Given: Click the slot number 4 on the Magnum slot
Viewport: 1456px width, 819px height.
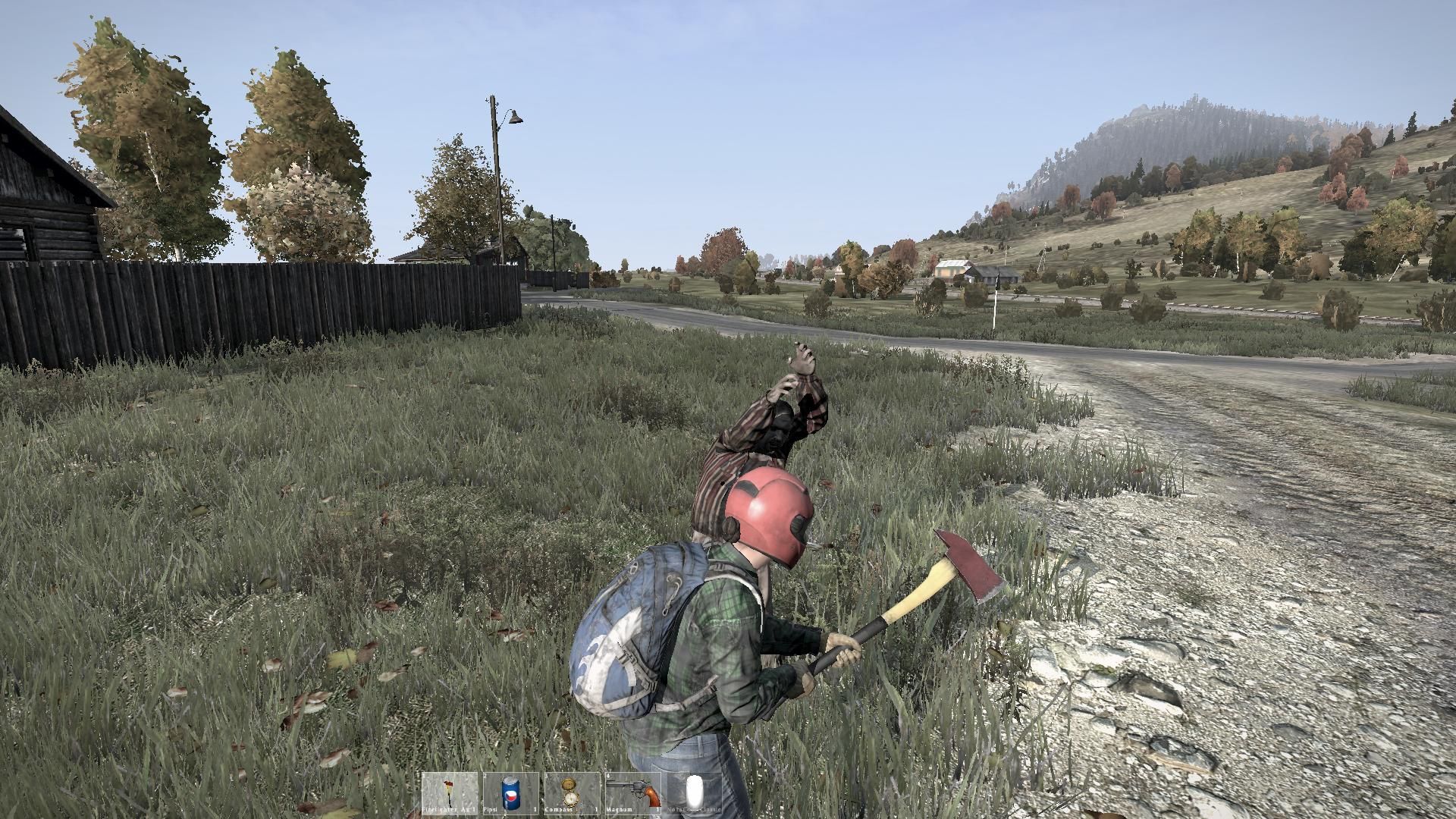Looking at the screenshot, I should [x=609, y=777].
